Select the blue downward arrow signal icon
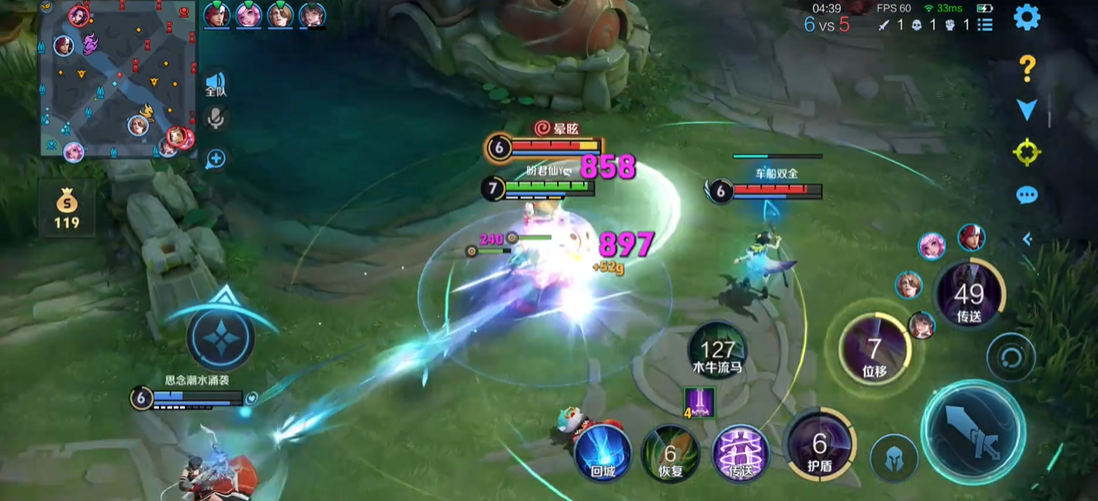1098x501 pixels. click(x=1027, y=109)
